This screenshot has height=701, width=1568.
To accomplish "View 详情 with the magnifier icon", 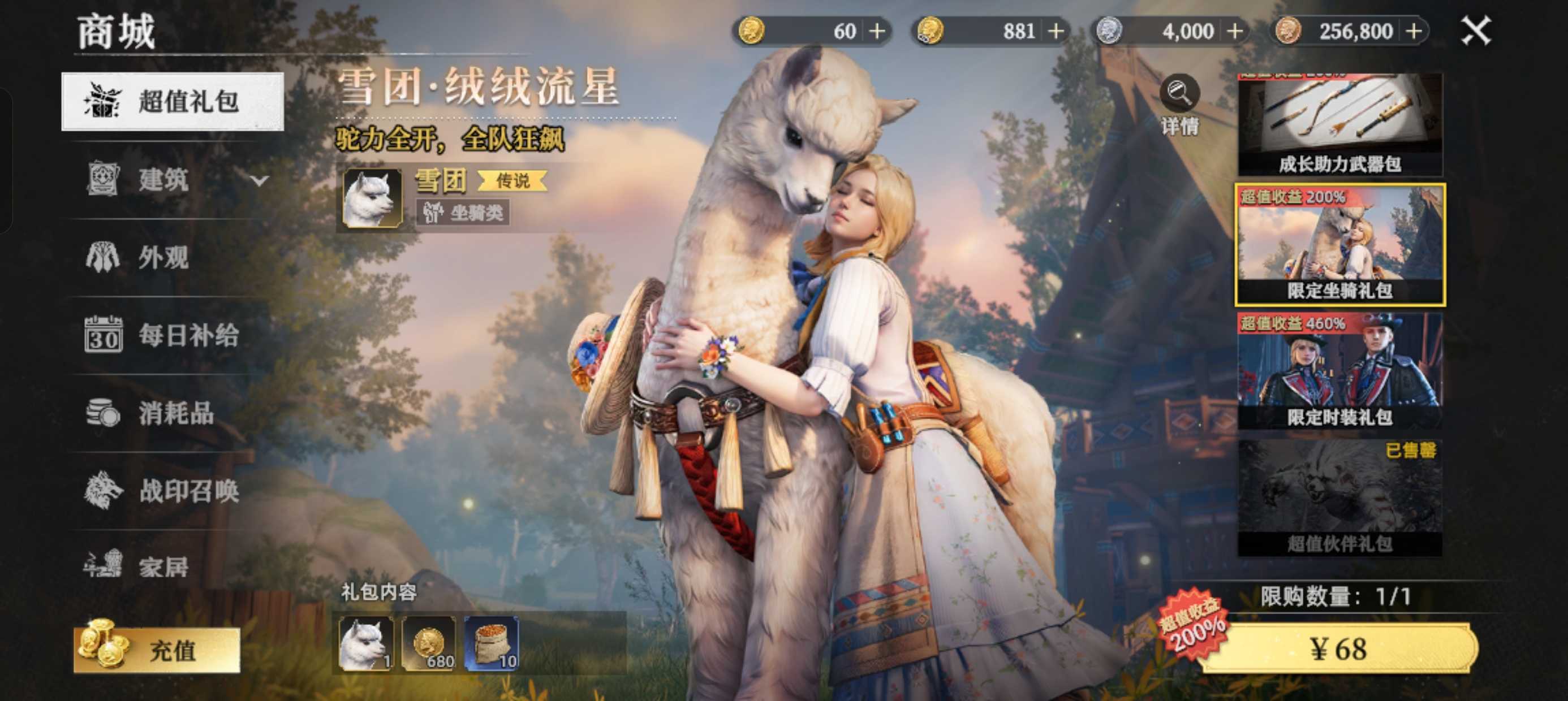I will pos(1179,103).
